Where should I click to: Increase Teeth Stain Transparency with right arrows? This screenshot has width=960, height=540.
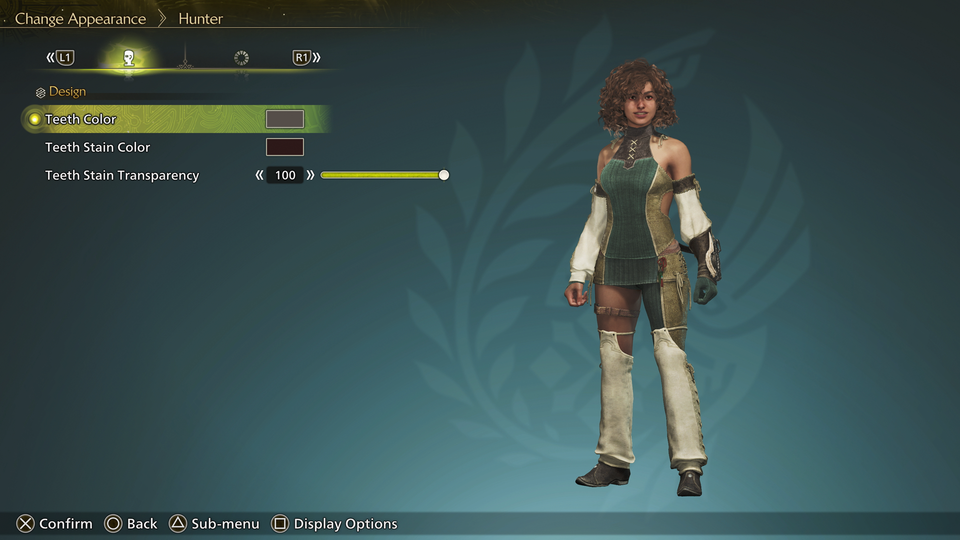point(310,175)
